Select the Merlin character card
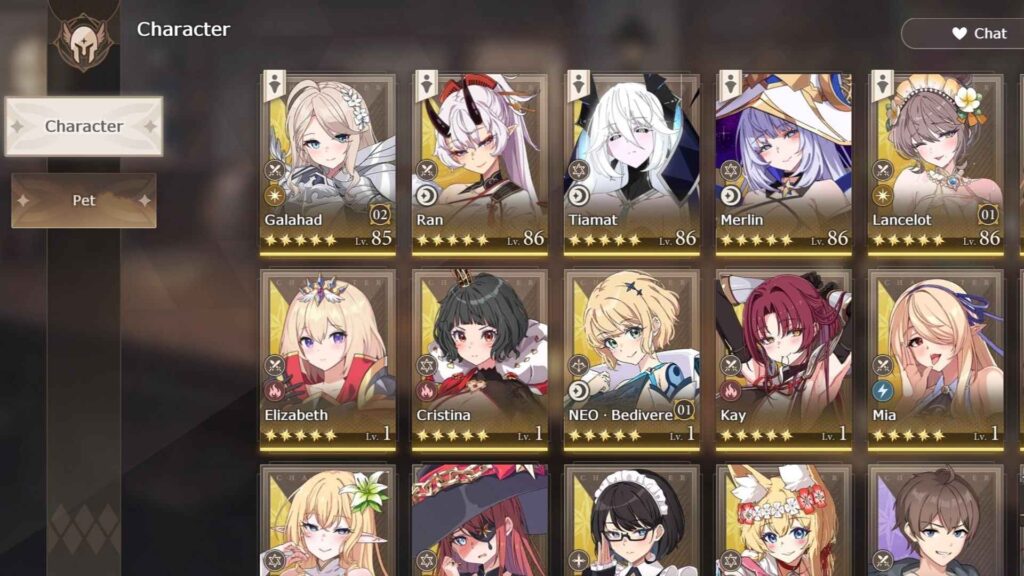The height and width of the screenshot is (576, 1024). point(784,160)
